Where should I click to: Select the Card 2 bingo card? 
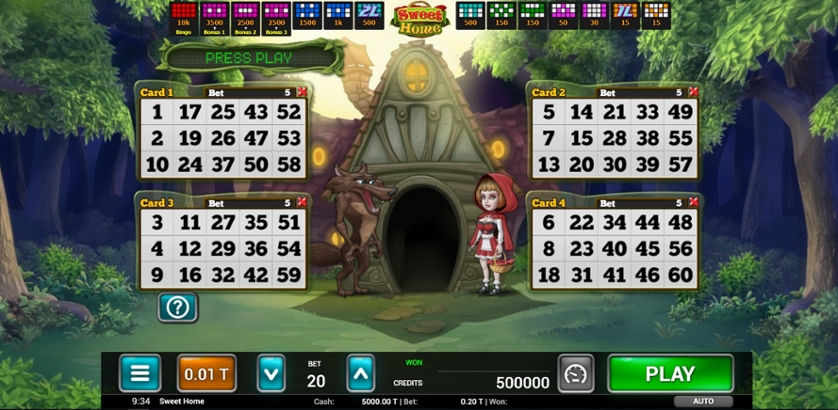613,138
